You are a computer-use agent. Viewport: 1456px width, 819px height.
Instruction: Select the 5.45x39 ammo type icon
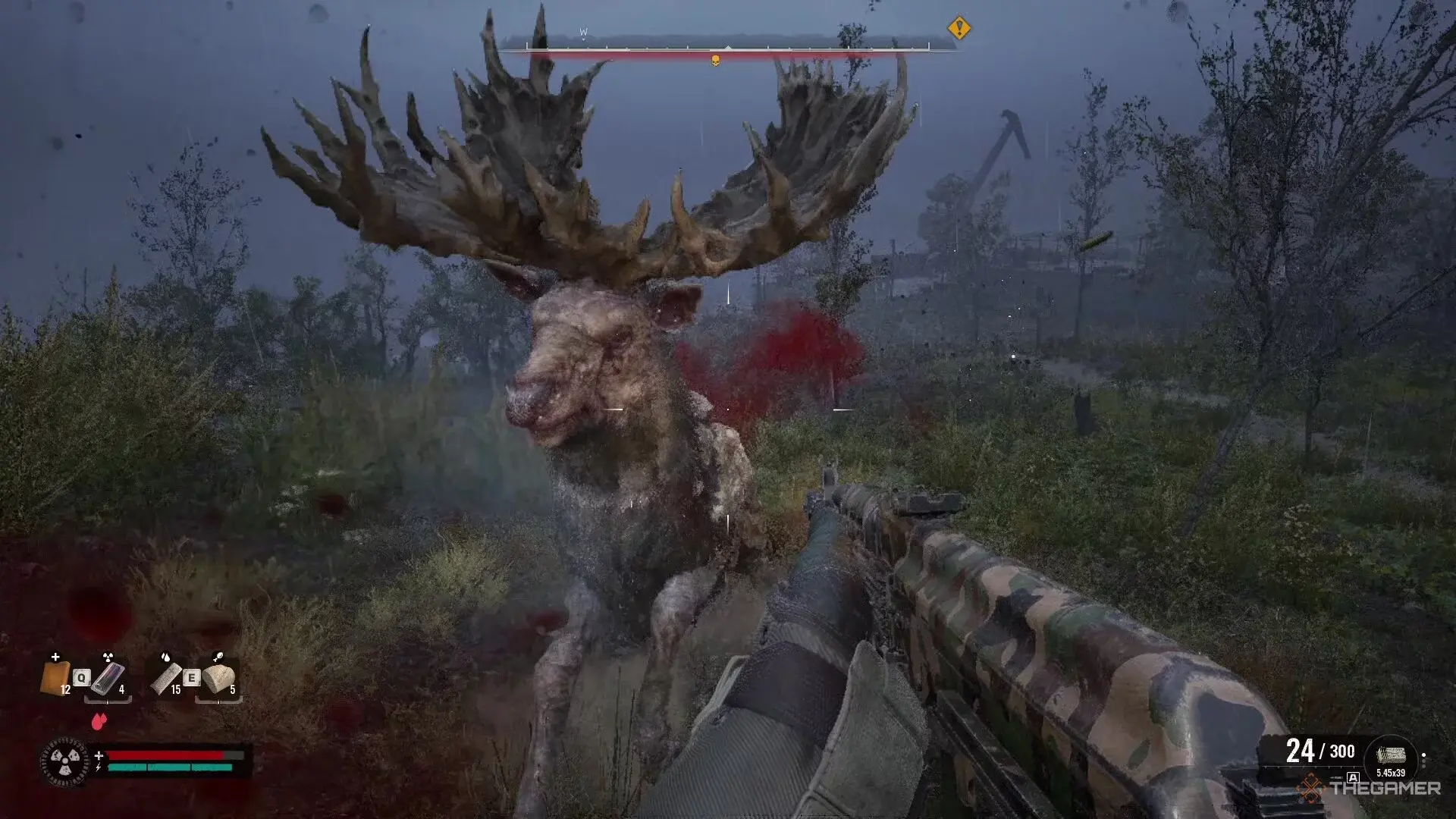tap(1391, 757)
